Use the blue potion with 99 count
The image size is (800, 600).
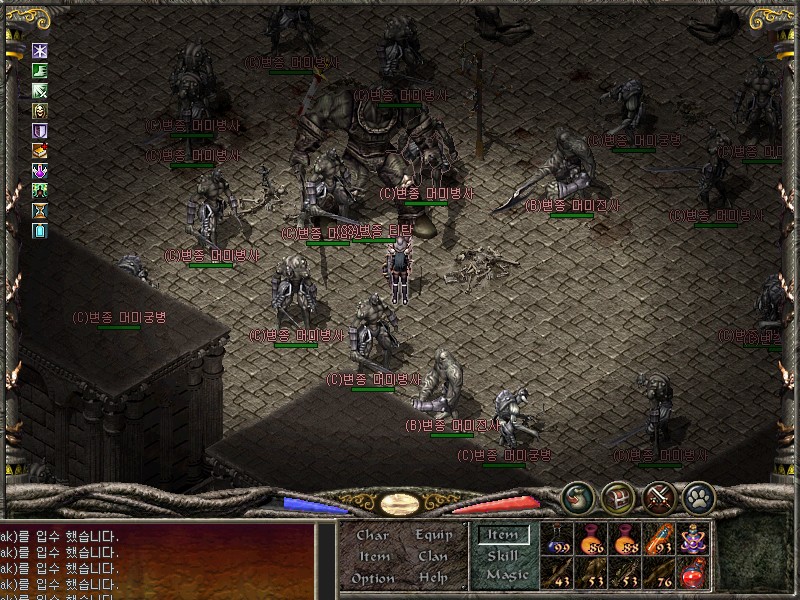point(559,539)
